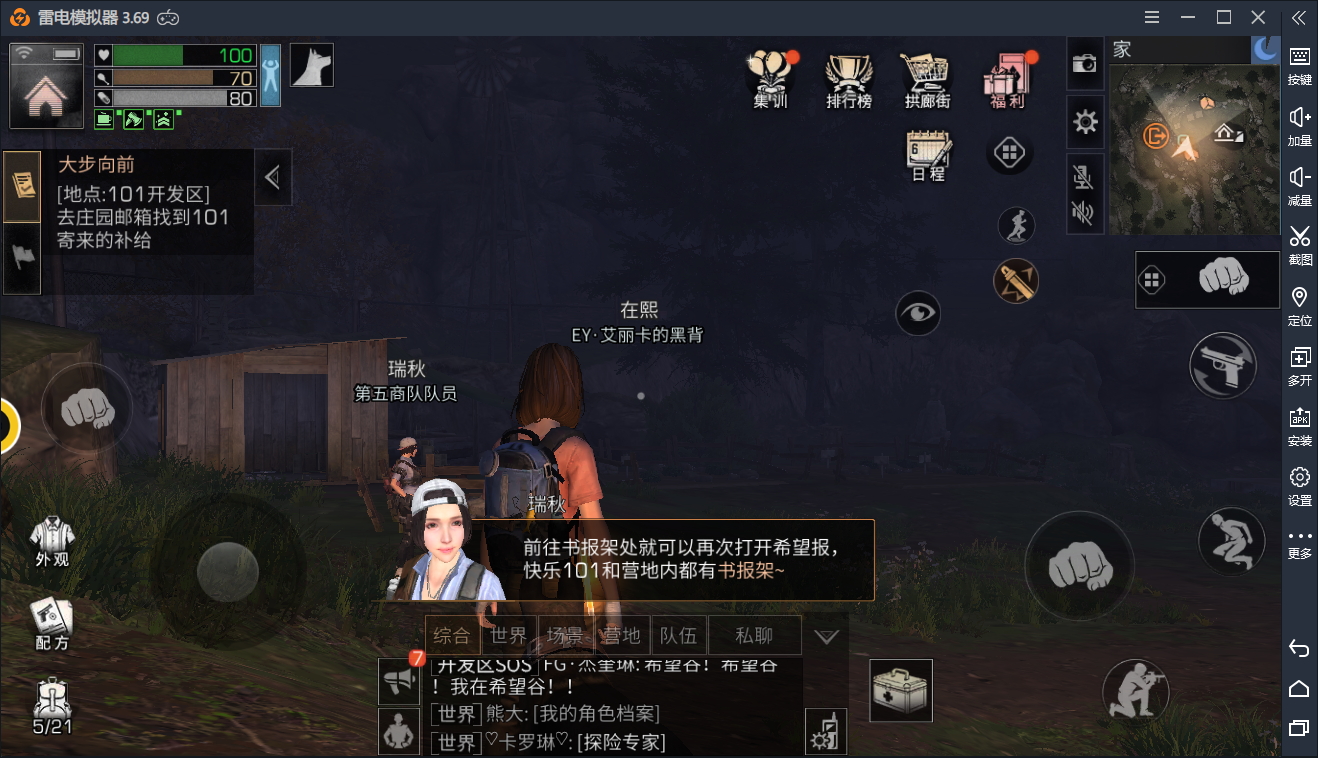Use the first aid medkit slot

tap(901, 690)
